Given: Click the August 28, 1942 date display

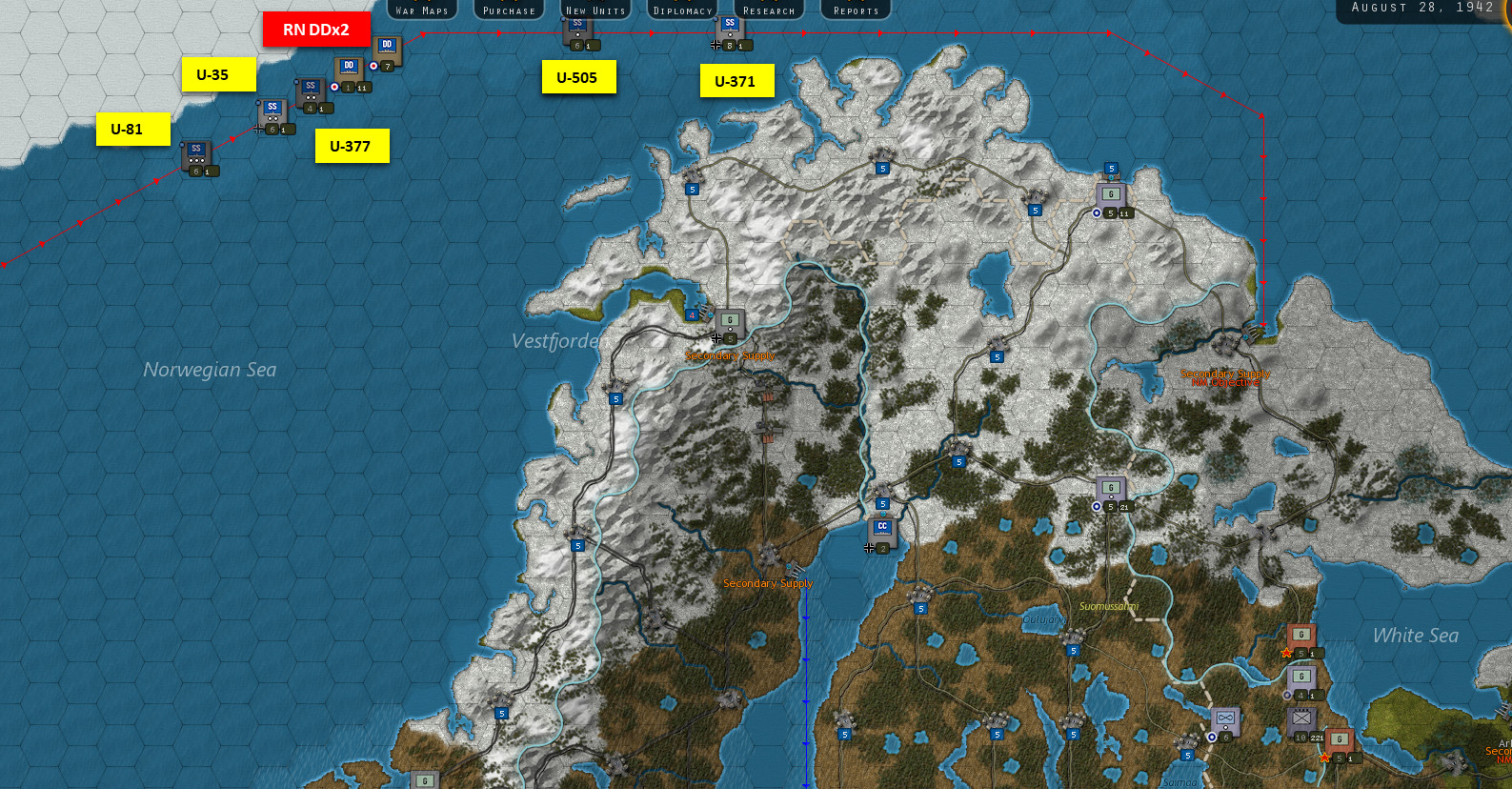Looking at the screenshot, I should [x=1420, y=8].
